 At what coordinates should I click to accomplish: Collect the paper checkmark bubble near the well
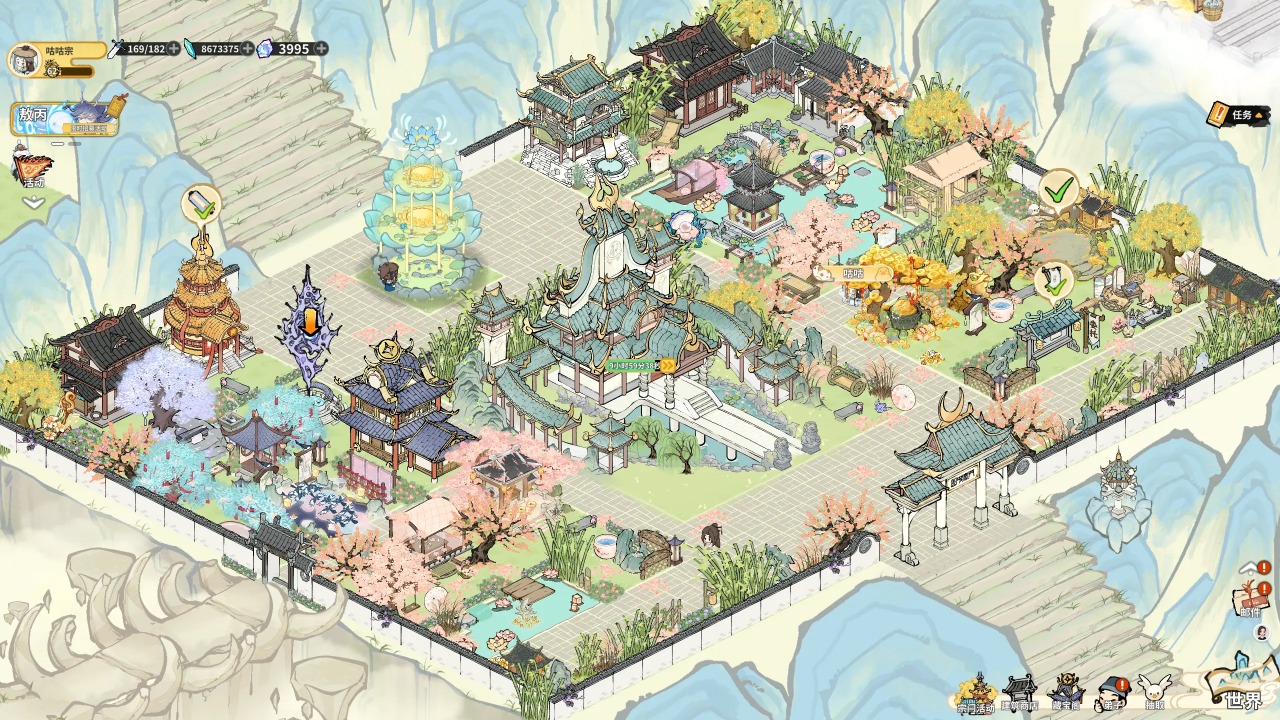pos(1054,280)
